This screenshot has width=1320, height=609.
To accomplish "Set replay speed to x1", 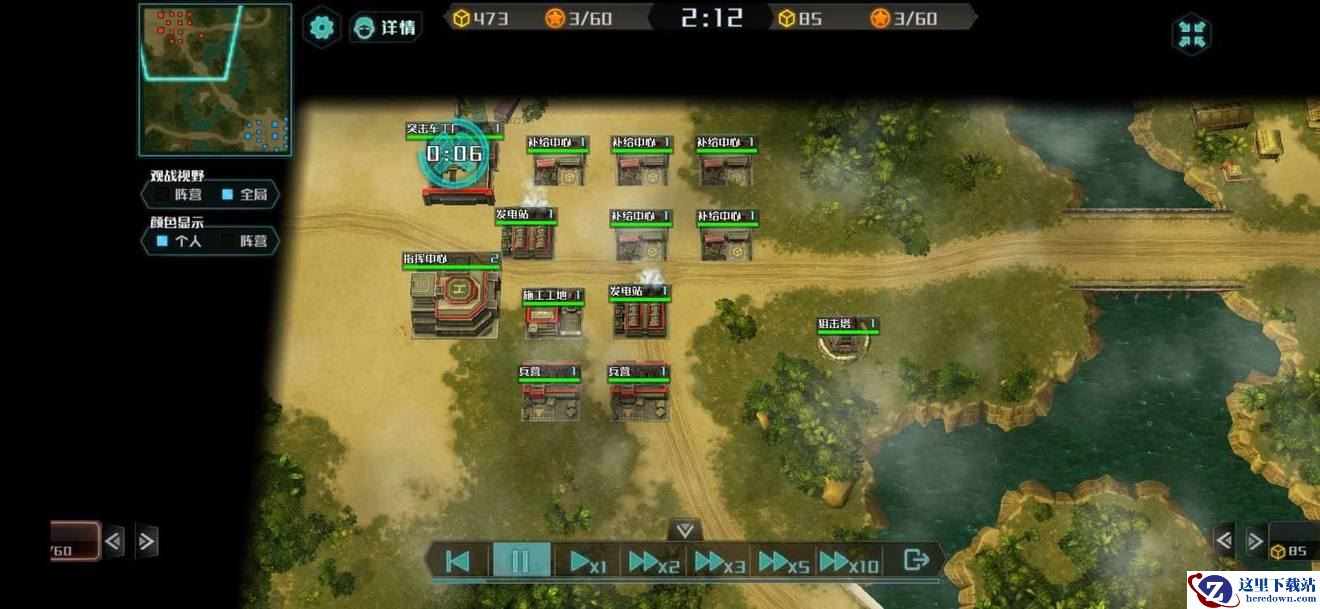I will click(586, 562).
